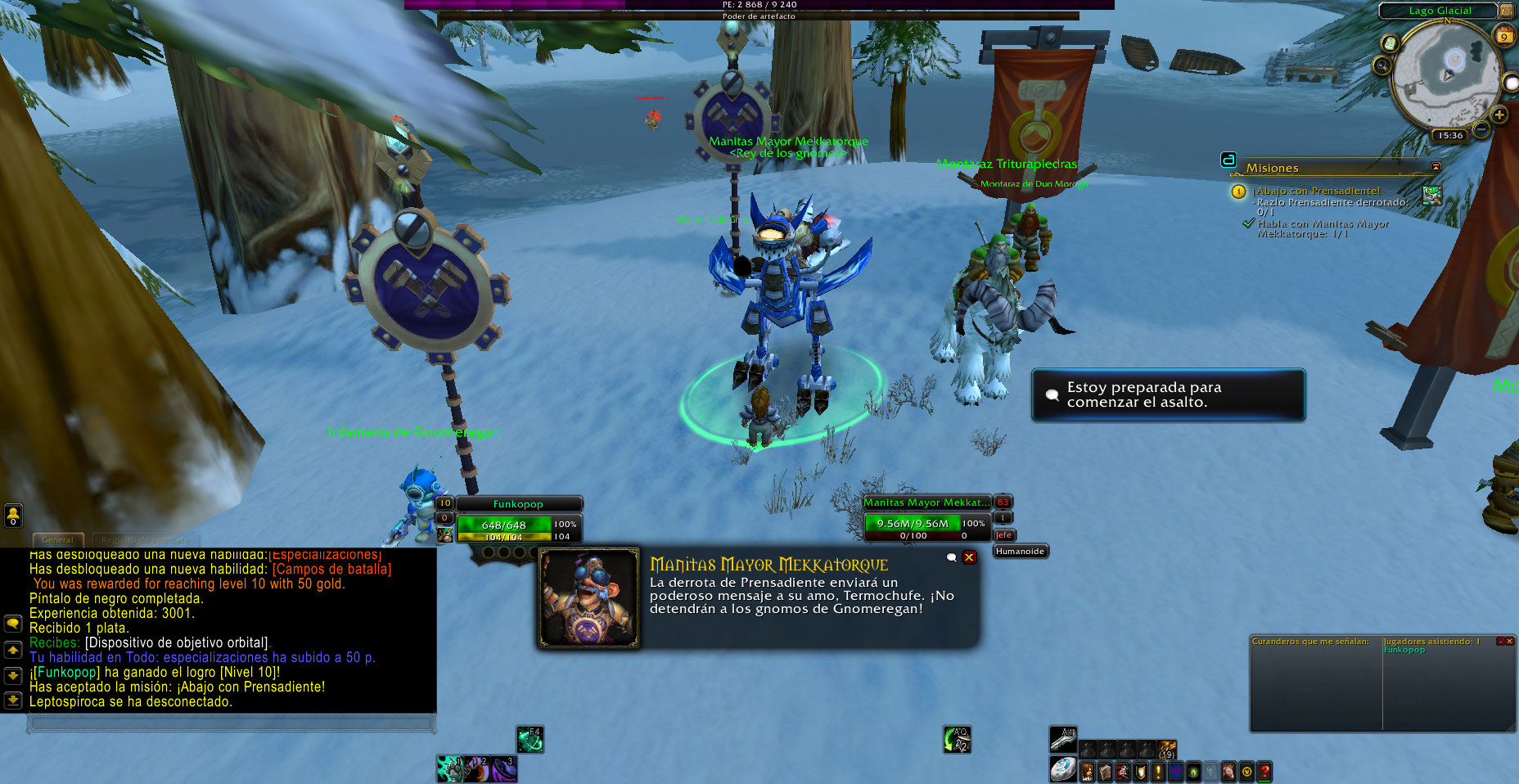Viewport: 1519px width, 784px height.
Task: Open the world map icon beside Lago Glacial
Action: pyautogui.click(x=1507, y=10)
